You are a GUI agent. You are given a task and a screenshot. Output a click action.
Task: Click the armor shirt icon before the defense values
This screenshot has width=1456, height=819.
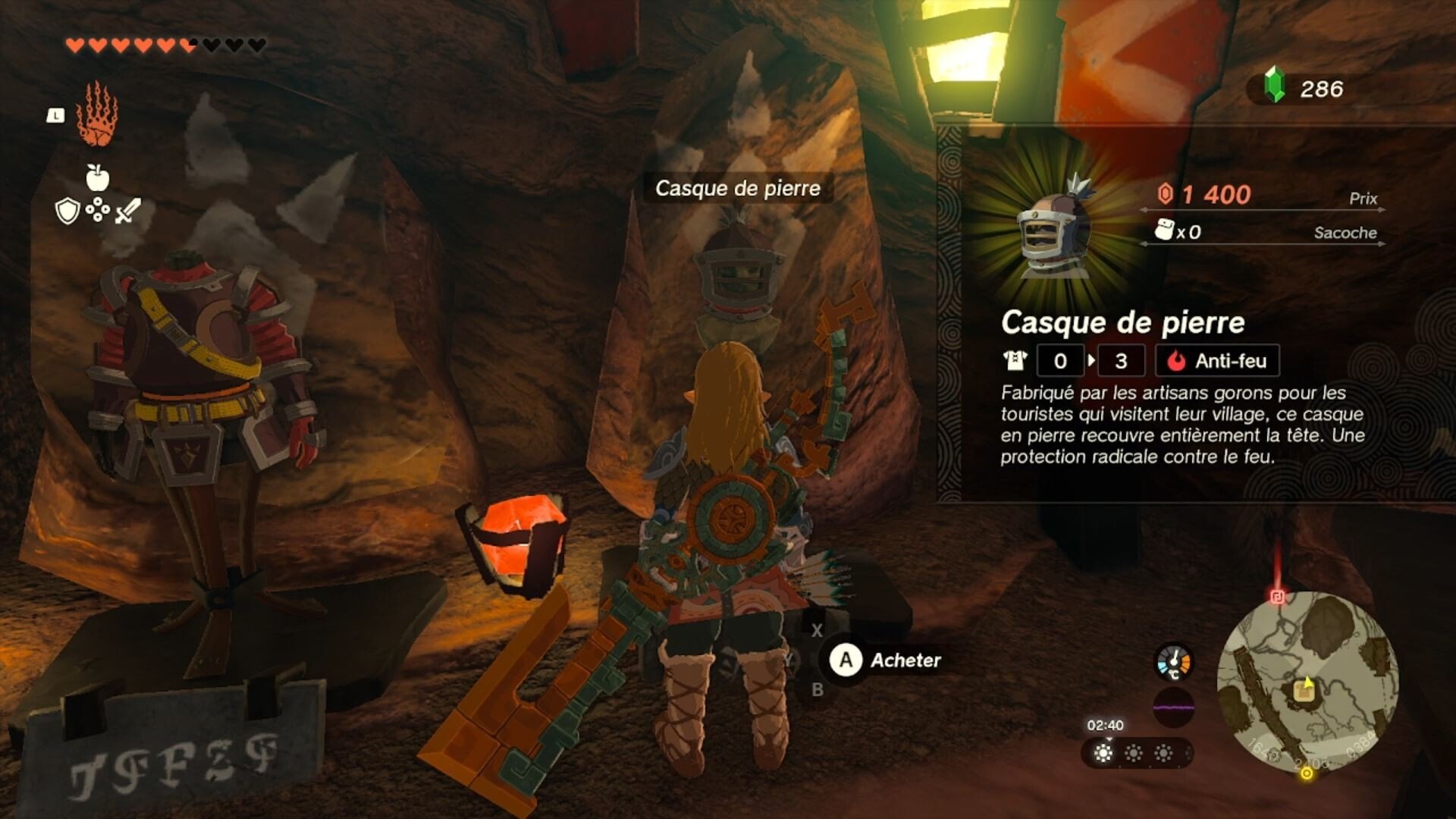(1016, 361)
